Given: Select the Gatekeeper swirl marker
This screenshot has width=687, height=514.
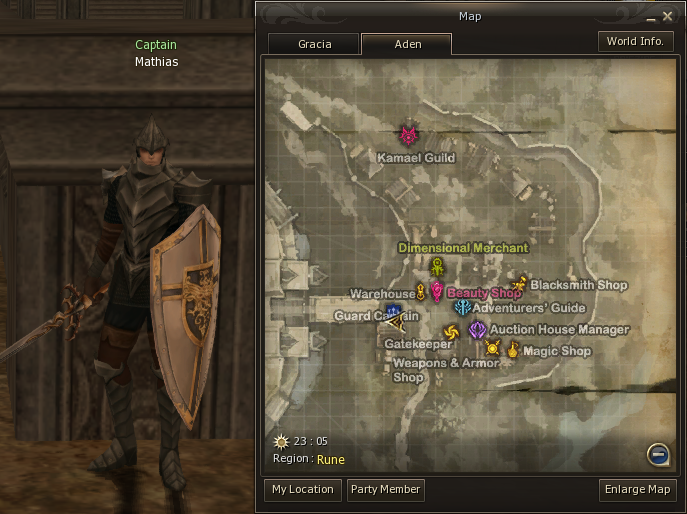Looking at the screenshot, I should coord(451,332).
